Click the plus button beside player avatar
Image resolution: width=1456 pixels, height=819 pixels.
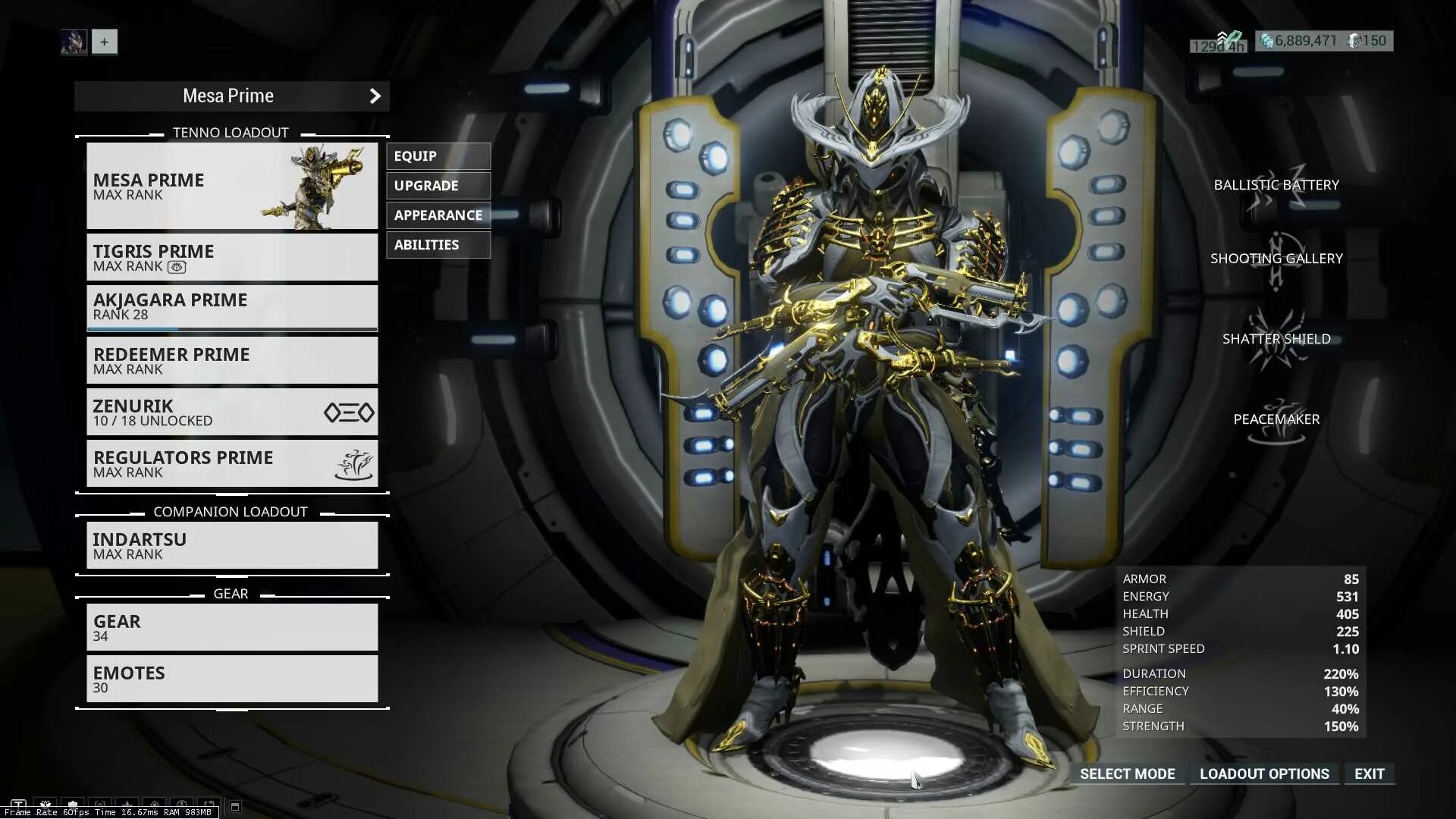pos(105,42)
